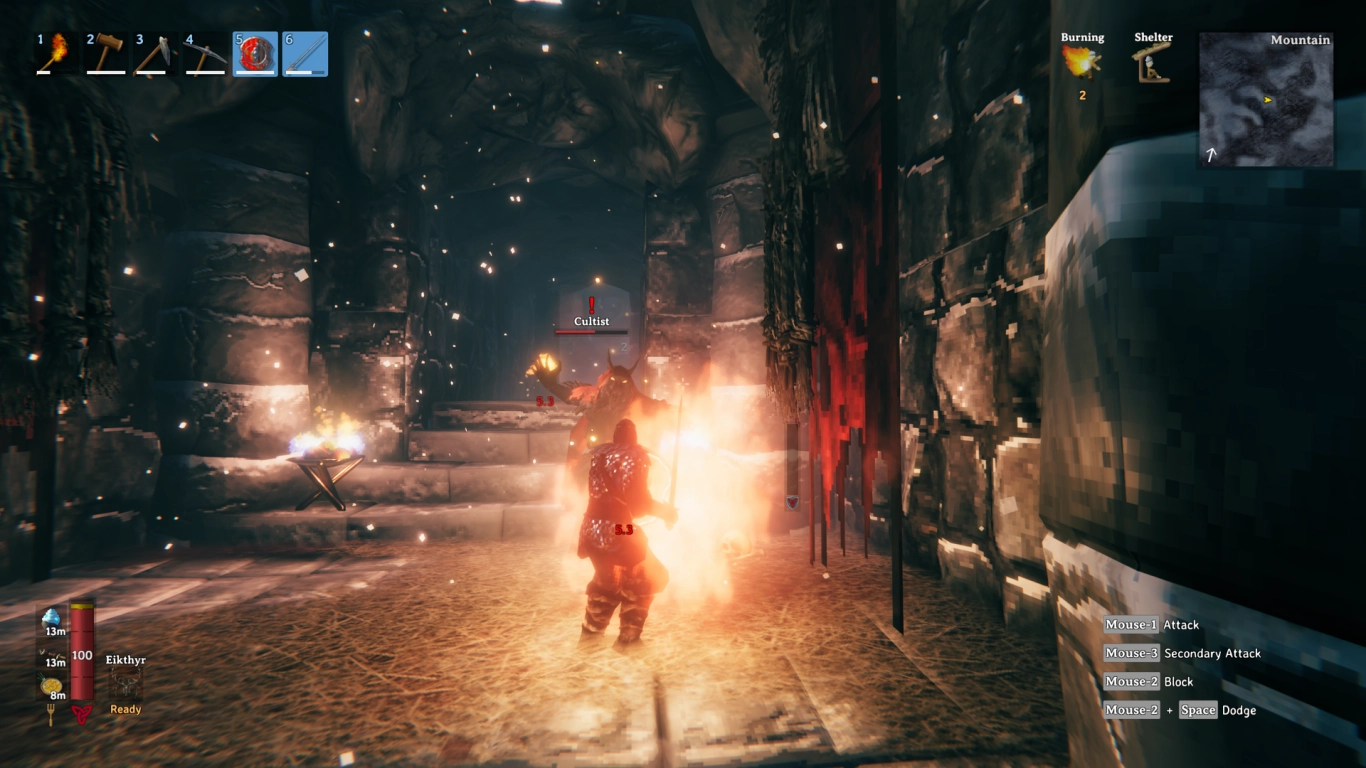Click the frozen treat food icon

coord(51,618)
